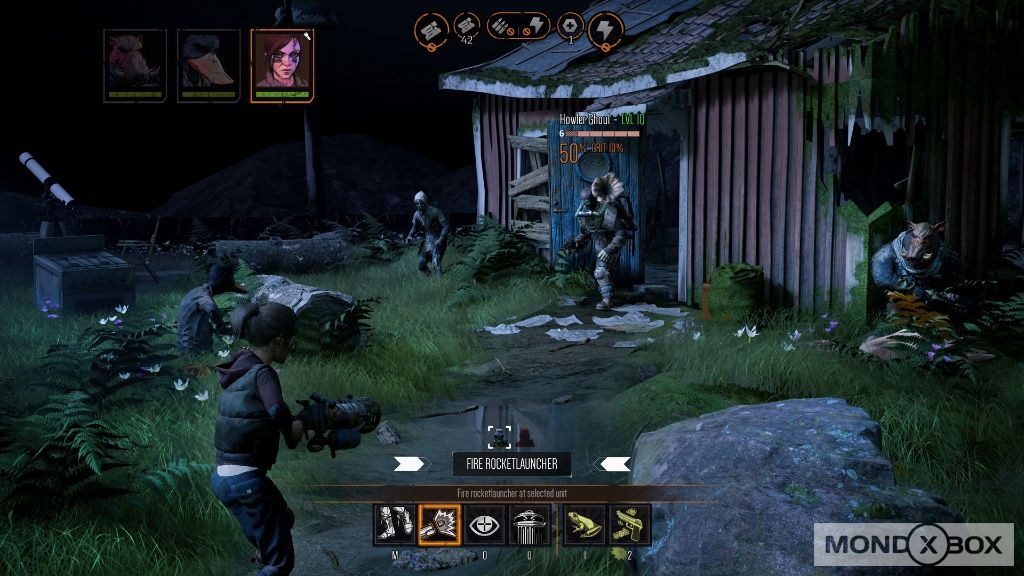Confirm the Fire Rocketlauncher button

click(x=512, y=464)
